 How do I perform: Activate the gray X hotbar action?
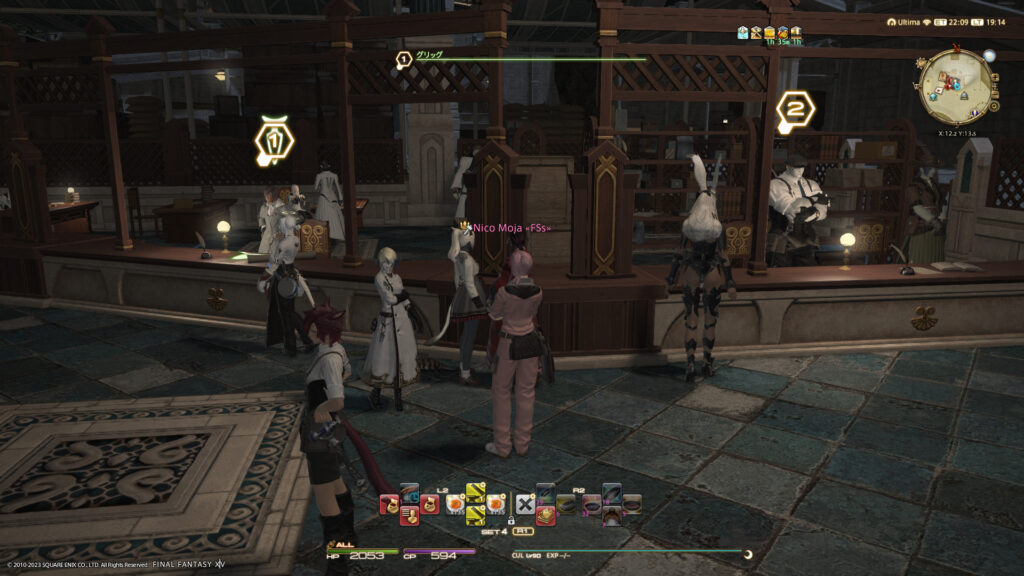pos(525,502)
